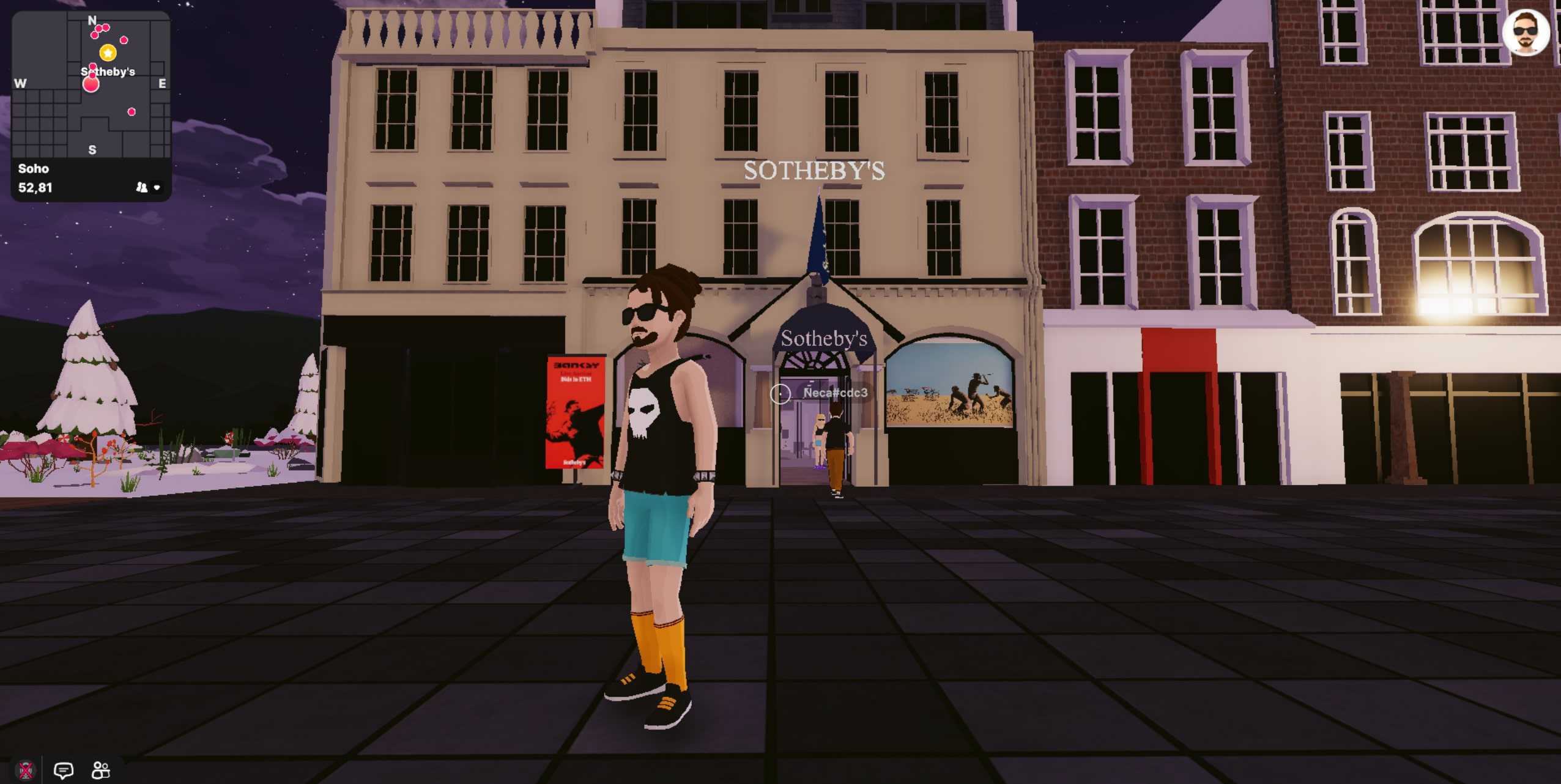The width and height of the screenshot is (1561, 784).
Task: Click the heart favorite button under minimap
Action: point(157,188)
